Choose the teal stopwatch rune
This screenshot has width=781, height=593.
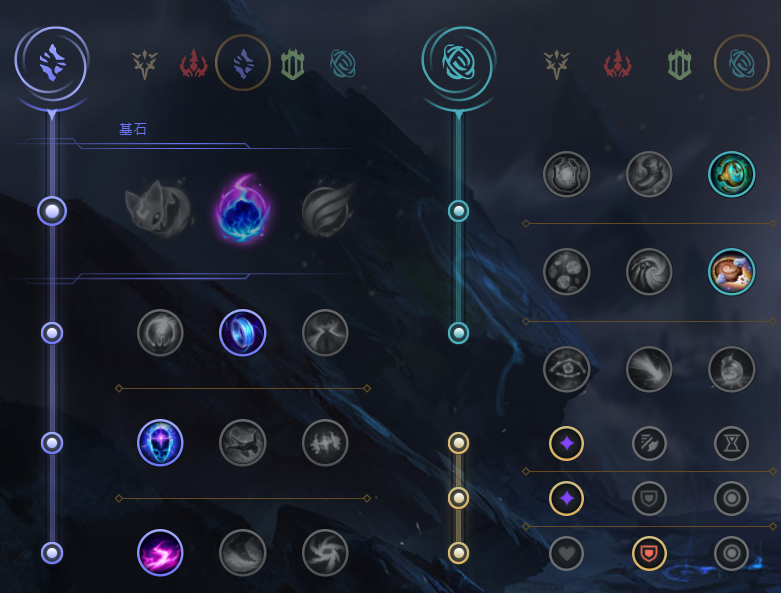click(x=731, y=174)
